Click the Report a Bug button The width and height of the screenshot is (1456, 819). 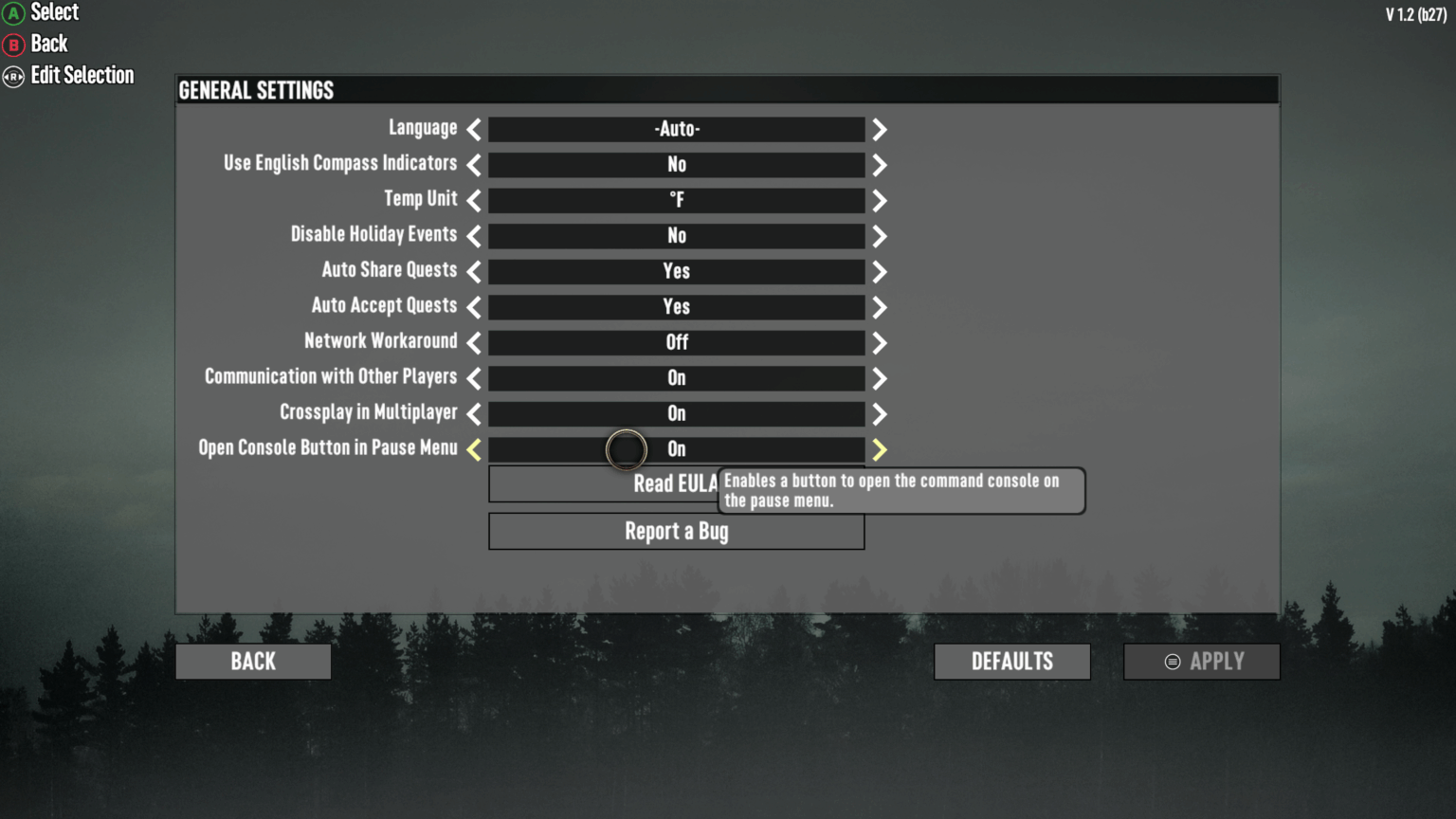tap(676, 531)
